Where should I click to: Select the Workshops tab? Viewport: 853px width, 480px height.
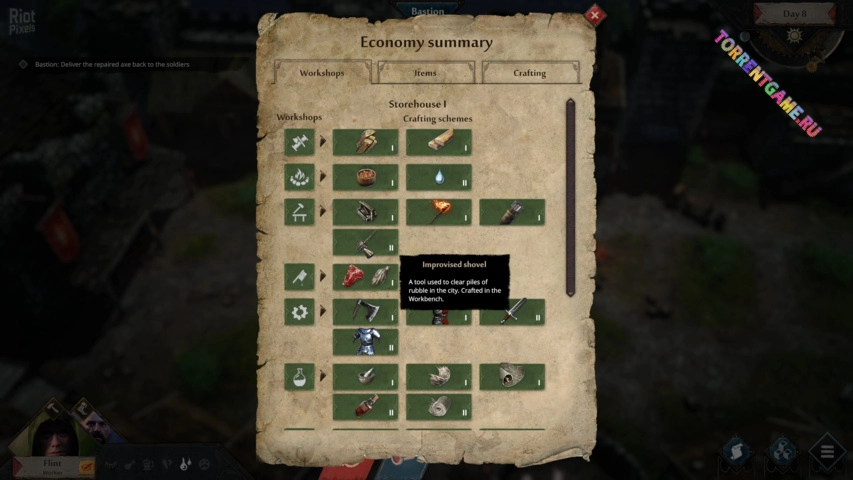point(321,73)
